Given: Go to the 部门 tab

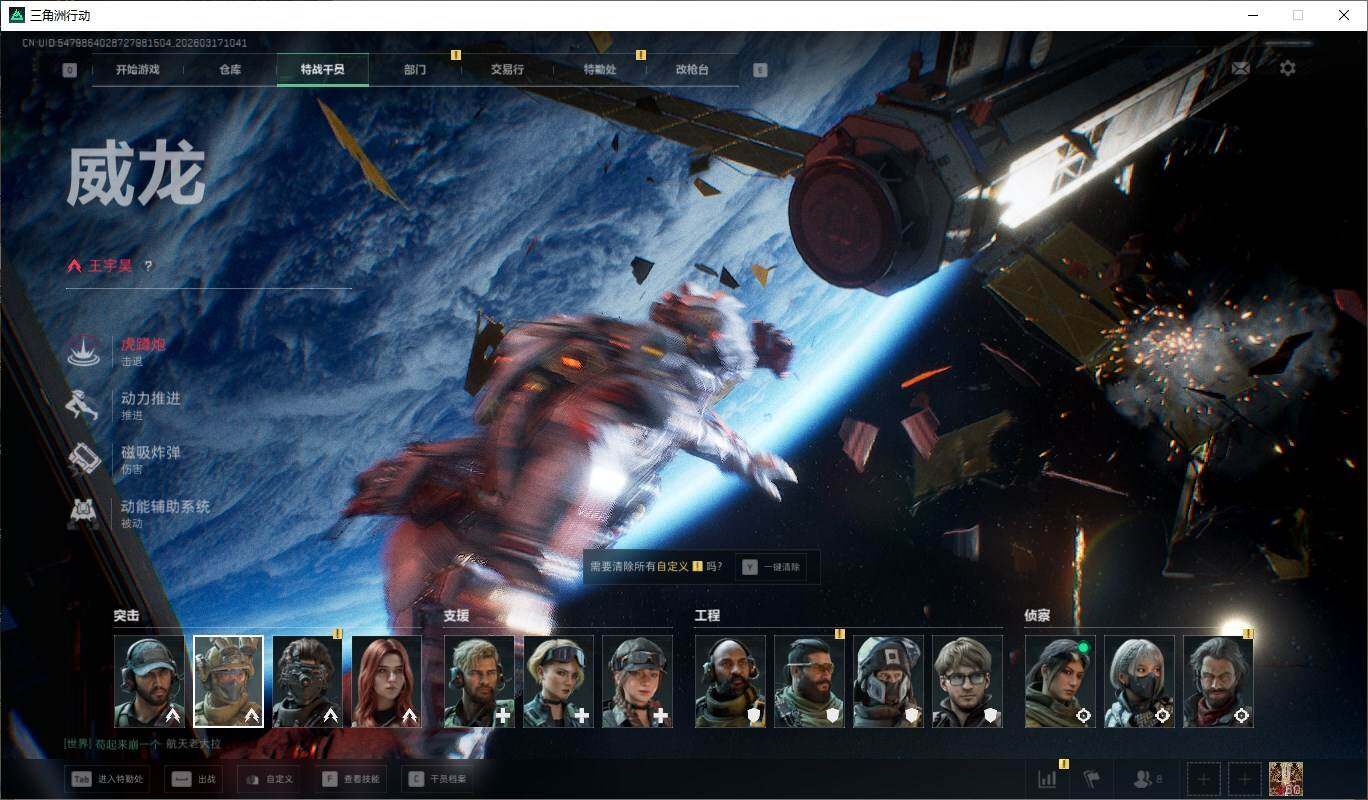Looking at the screenshot, I should (415, 70).
